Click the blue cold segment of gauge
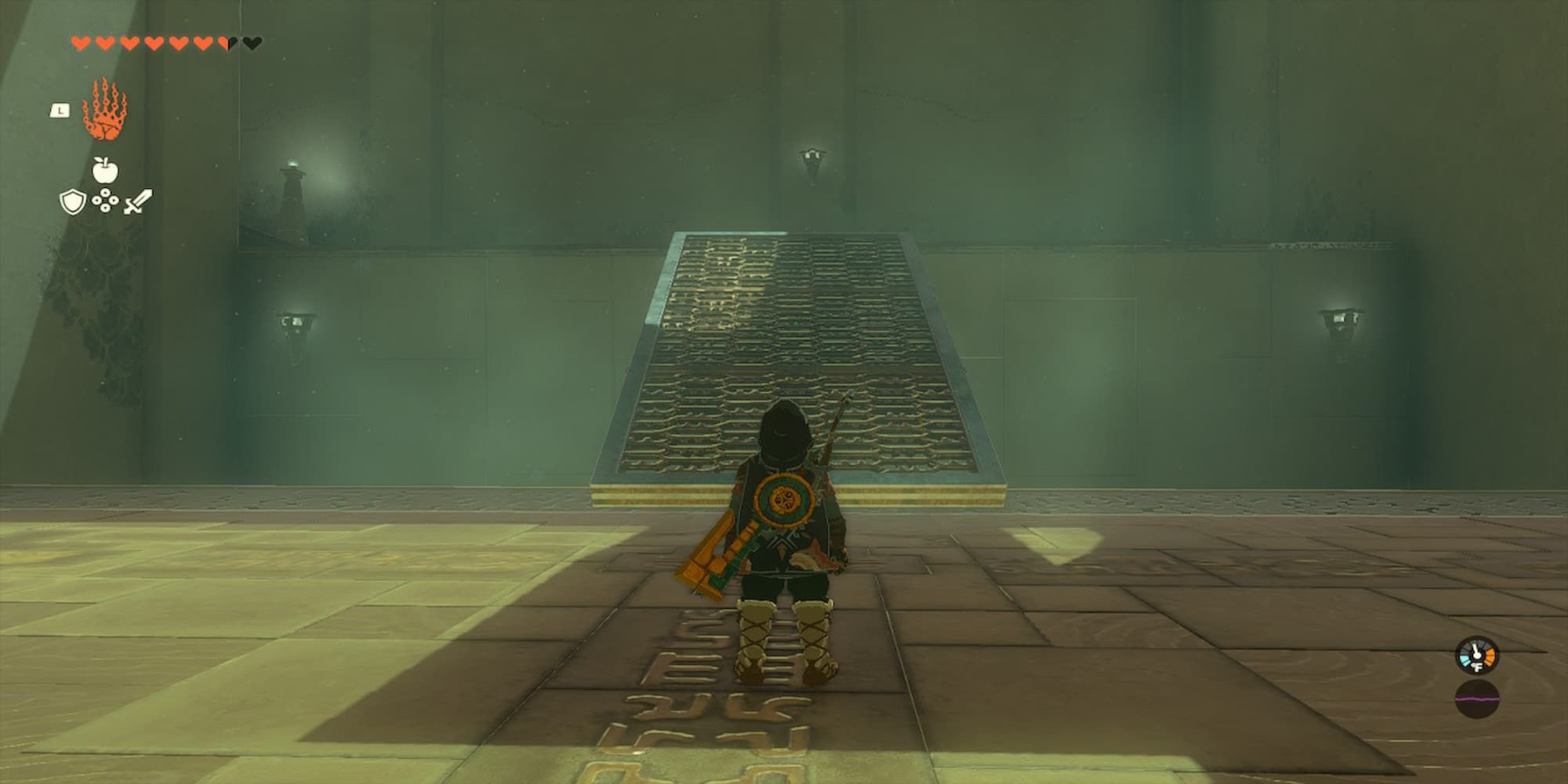Image resolution: width=1568 pixels, height=784 pixels. tap(1465, 659)
